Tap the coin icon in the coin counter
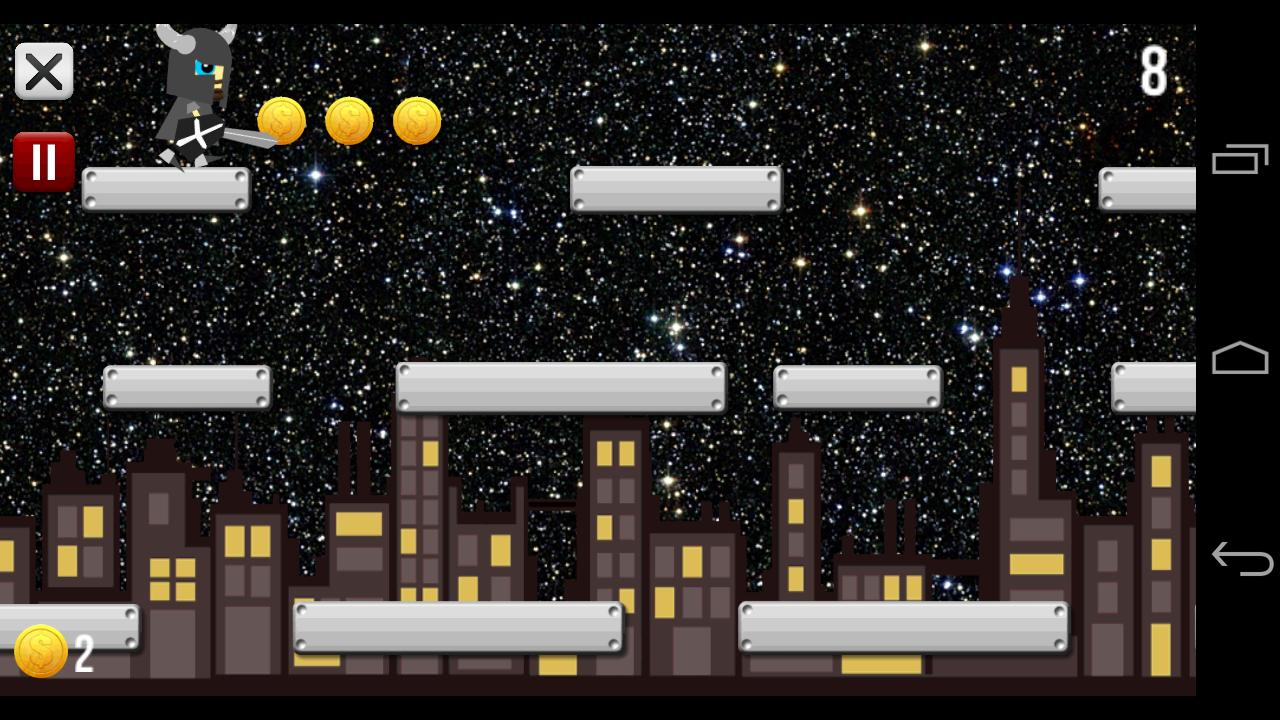1280x720 pixels. pyautogui.click(x=40, y=651)
